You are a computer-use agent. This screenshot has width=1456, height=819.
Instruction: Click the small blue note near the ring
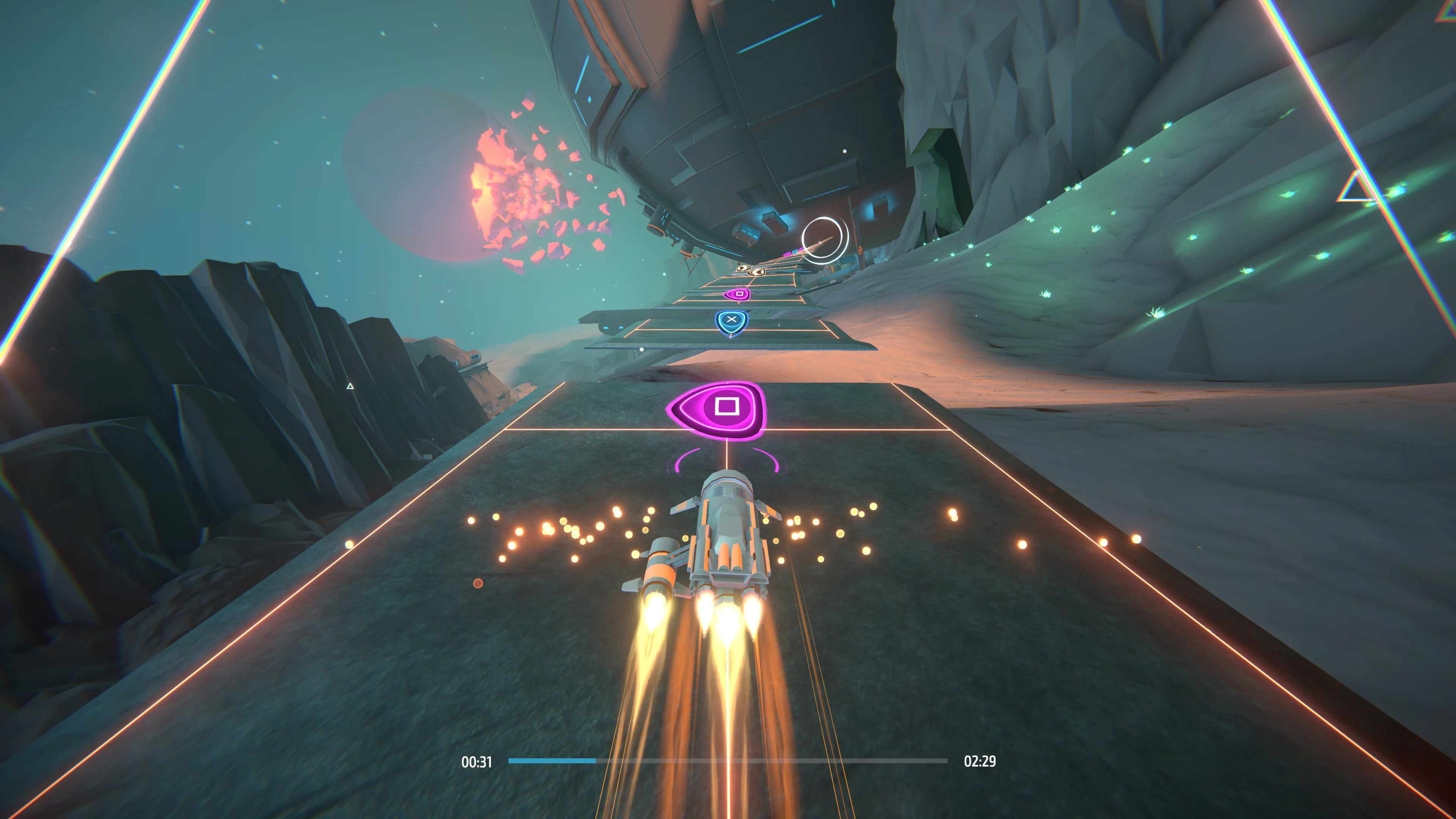(x=795, y=251)
